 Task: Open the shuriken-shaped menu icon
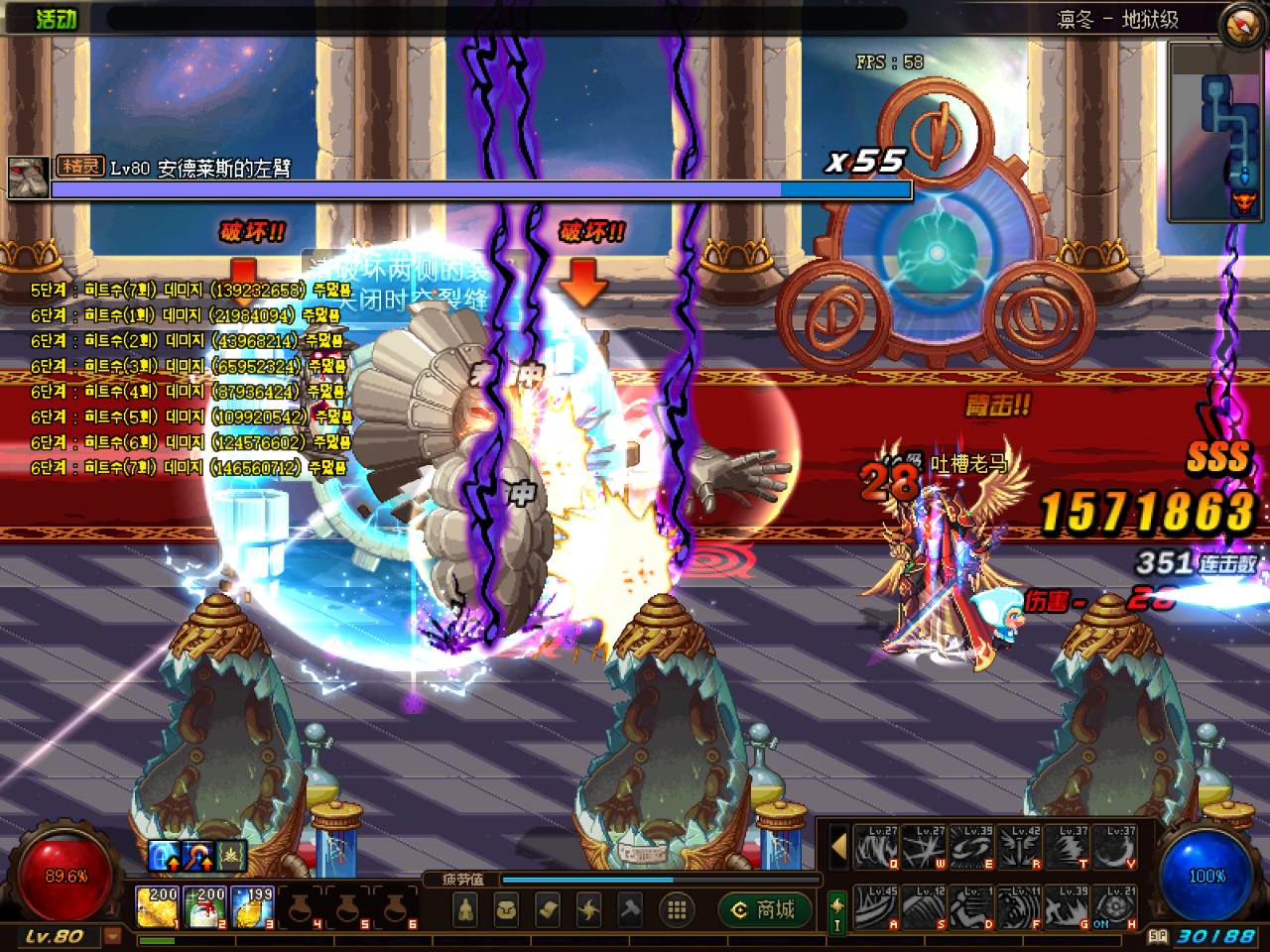click(x=589, y=909)
